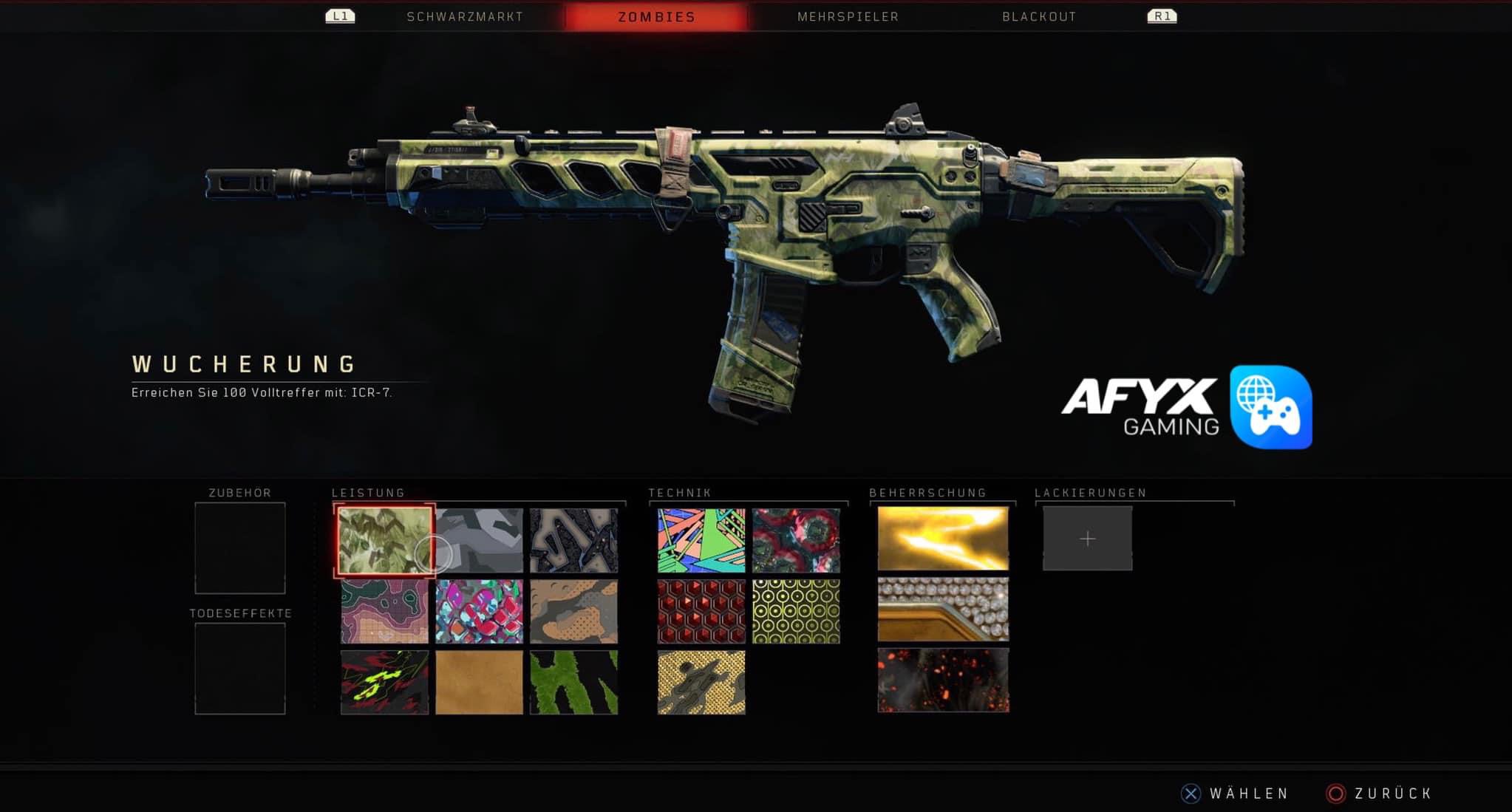1512x812 pixels.
Task: Open the empty Zubehör slot
Action: click(240, 548)
